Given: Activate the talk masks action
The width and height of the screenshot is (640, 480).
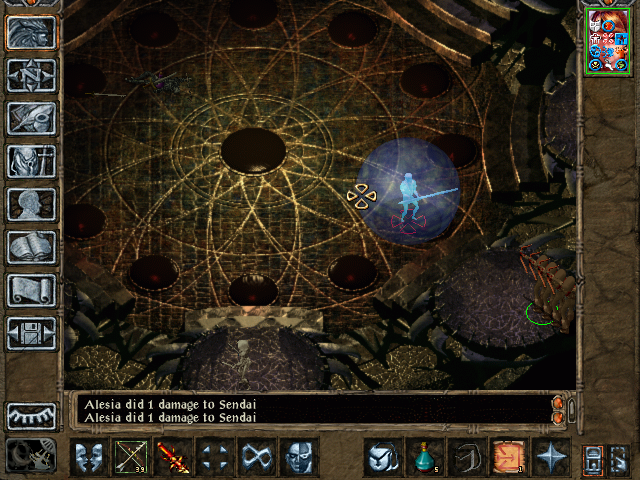Looking at the screenshot, I should 89,457.
